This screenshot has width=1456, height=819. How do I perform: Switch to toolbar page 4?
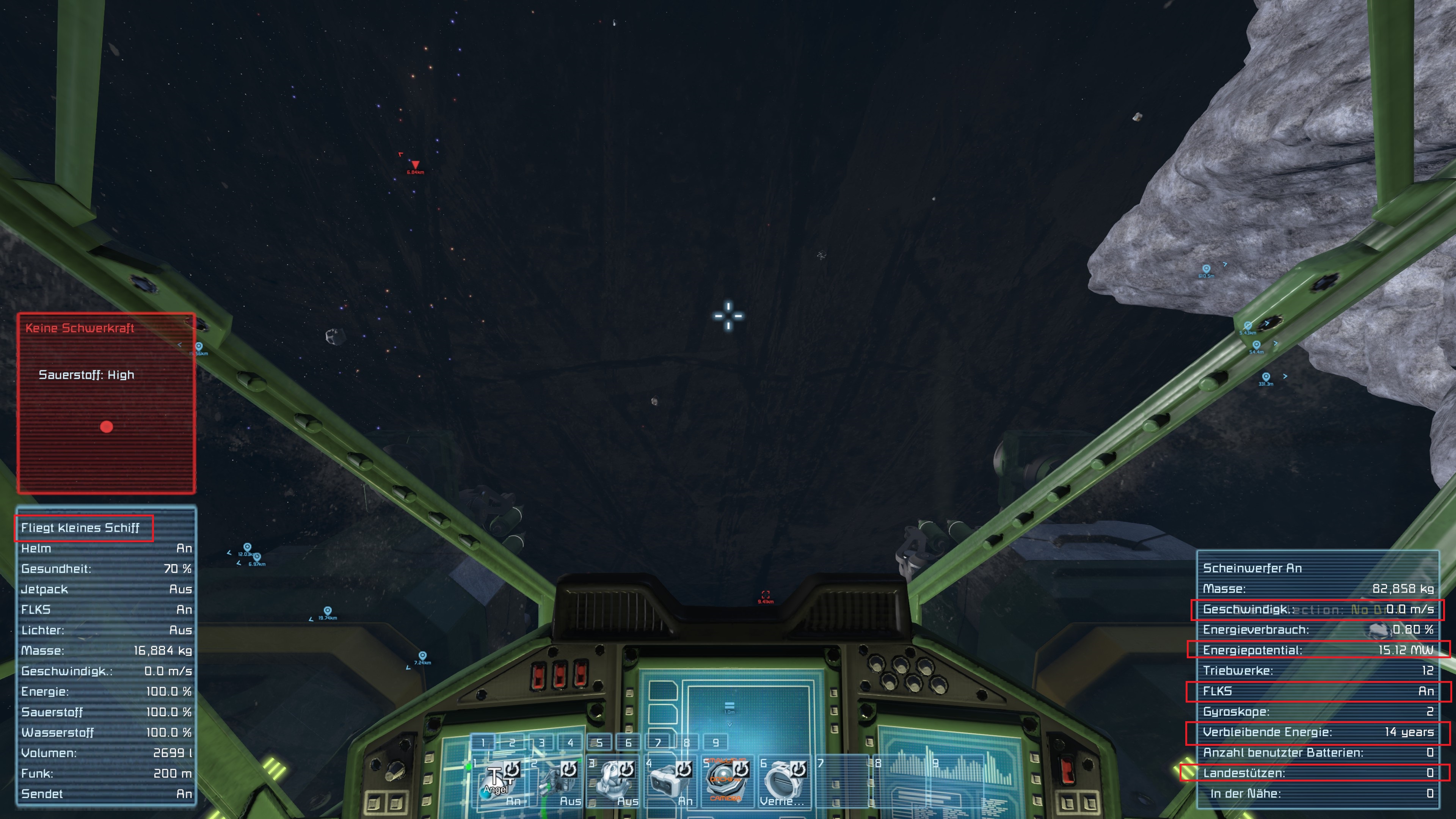pos(570,743)
